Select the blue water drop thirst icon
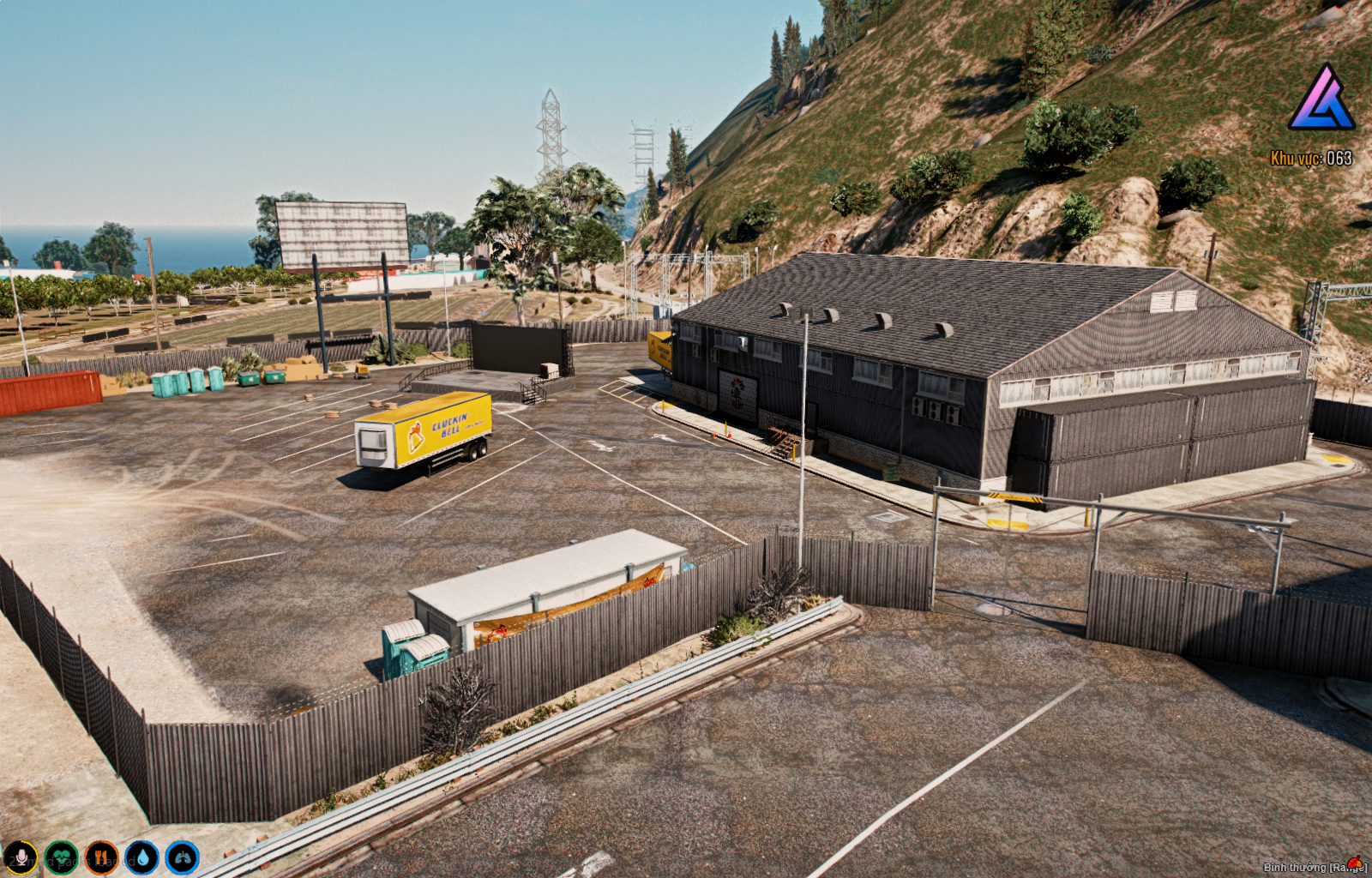This screenshot has width=1372, height=878. point(141,857)
